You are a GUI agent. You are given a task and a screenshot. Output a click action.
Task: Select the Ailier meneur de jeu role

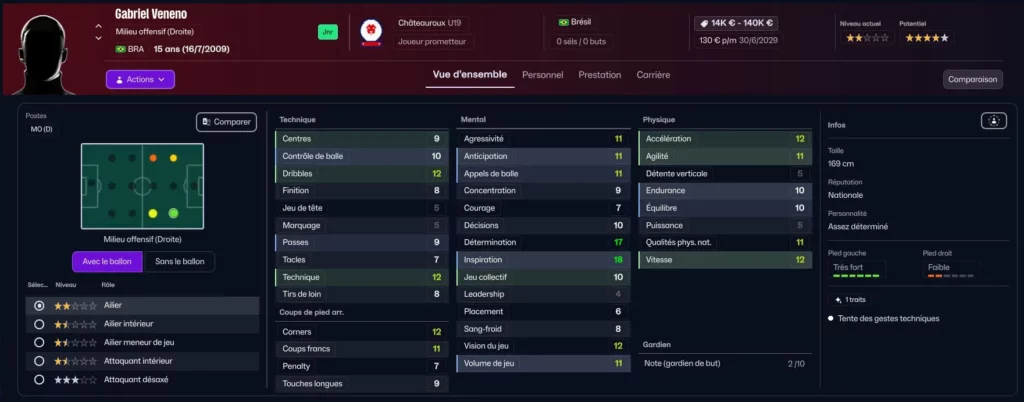tap(39, 343)
